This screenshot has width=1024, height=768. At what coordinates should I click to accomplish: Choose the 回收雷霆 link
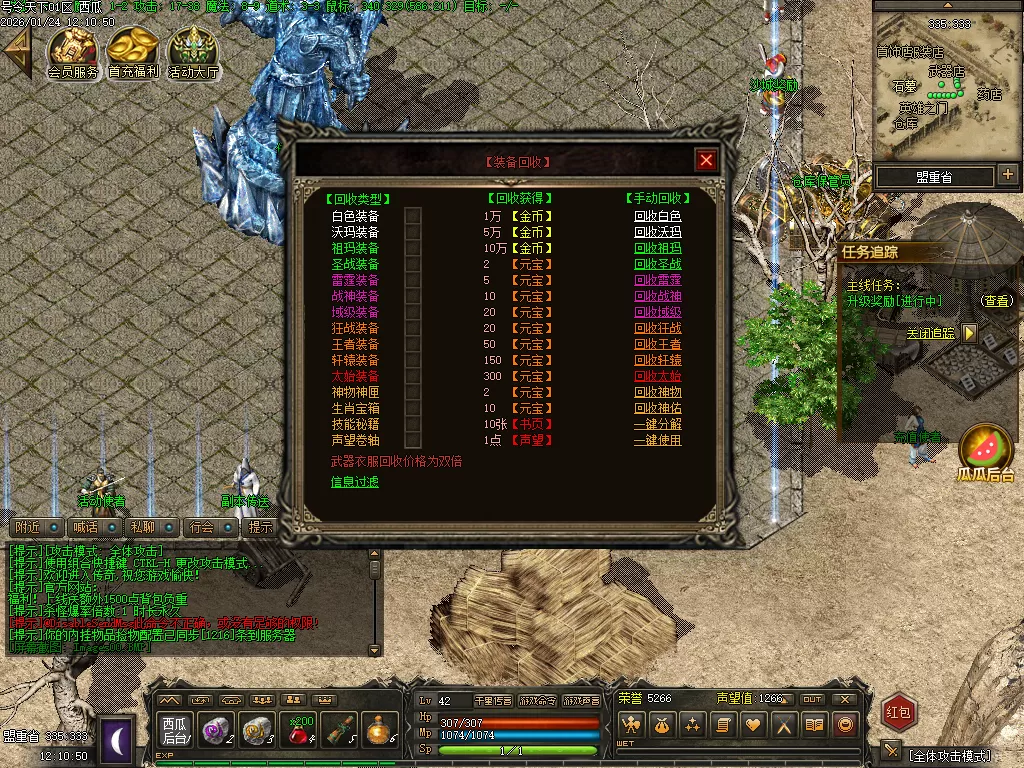click(657, 280)
